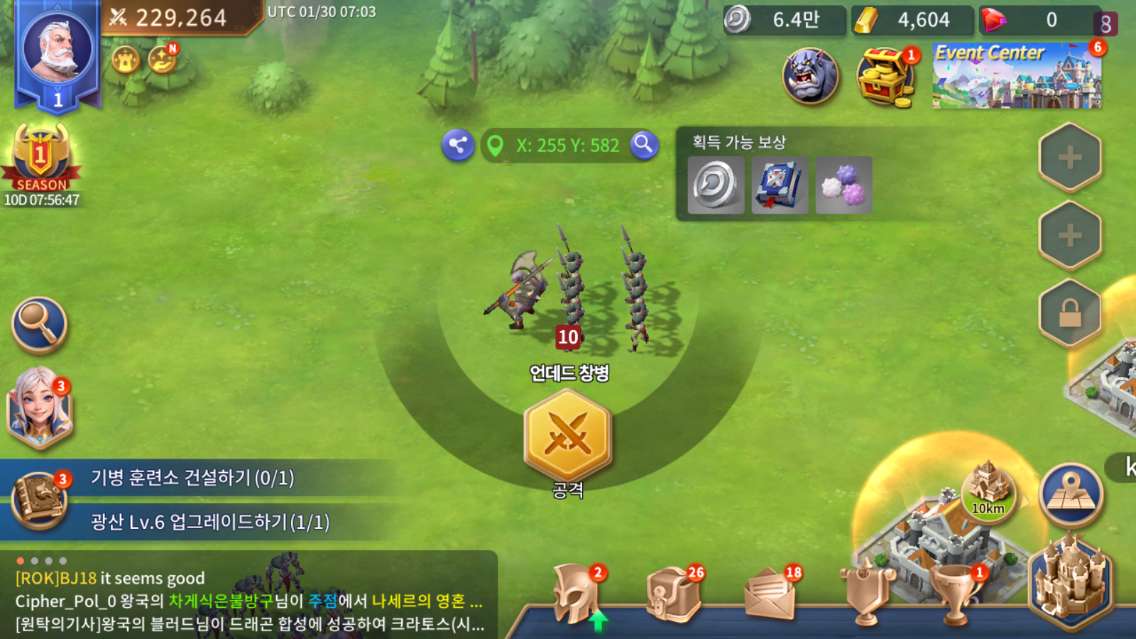Open the gorilla monster icon
1136x639 pixels.
(810, 77)
